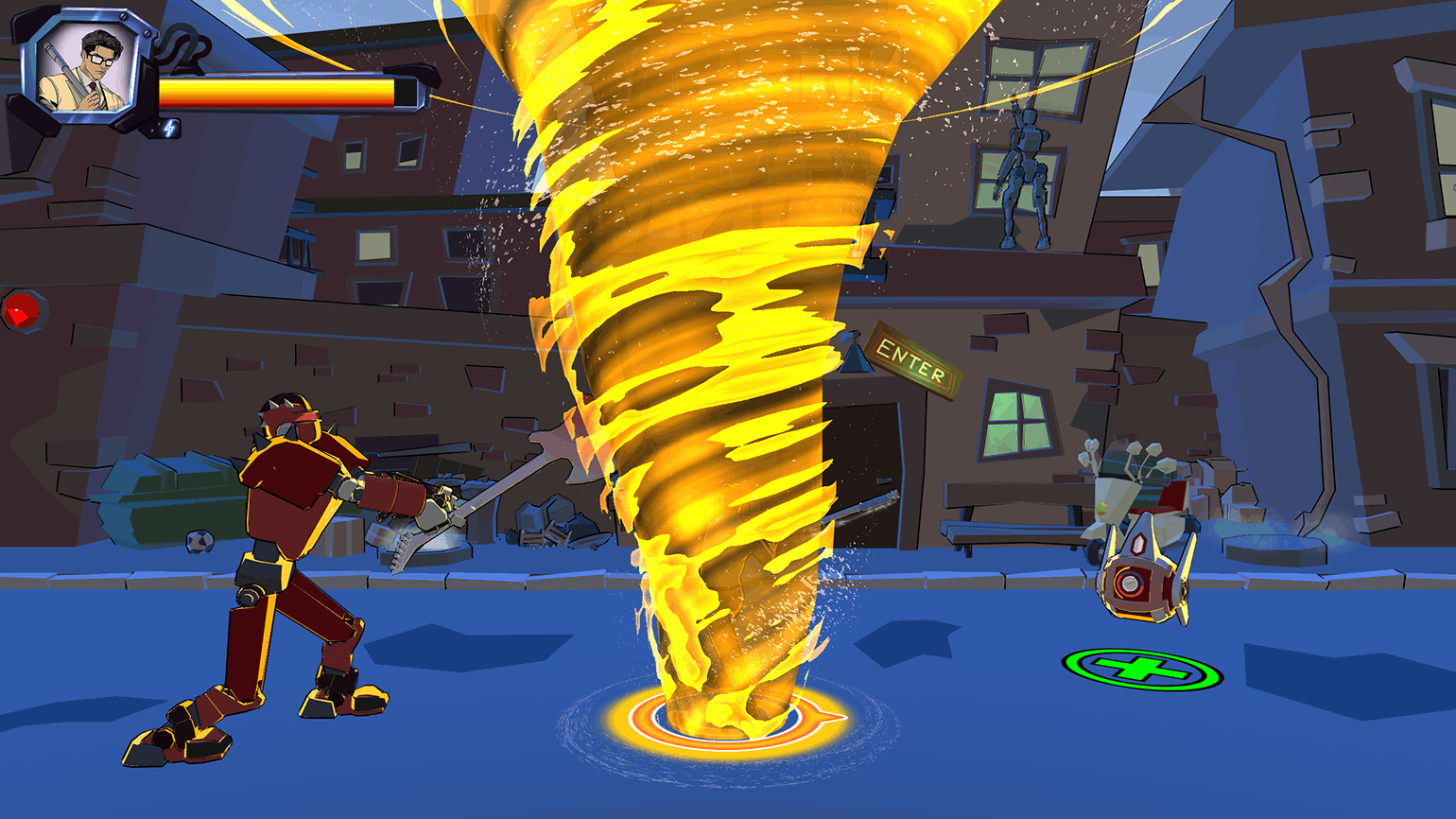Screen dimensions: 1456x819
Task: Click the character portrait with glasses
Action: (87, 68)
